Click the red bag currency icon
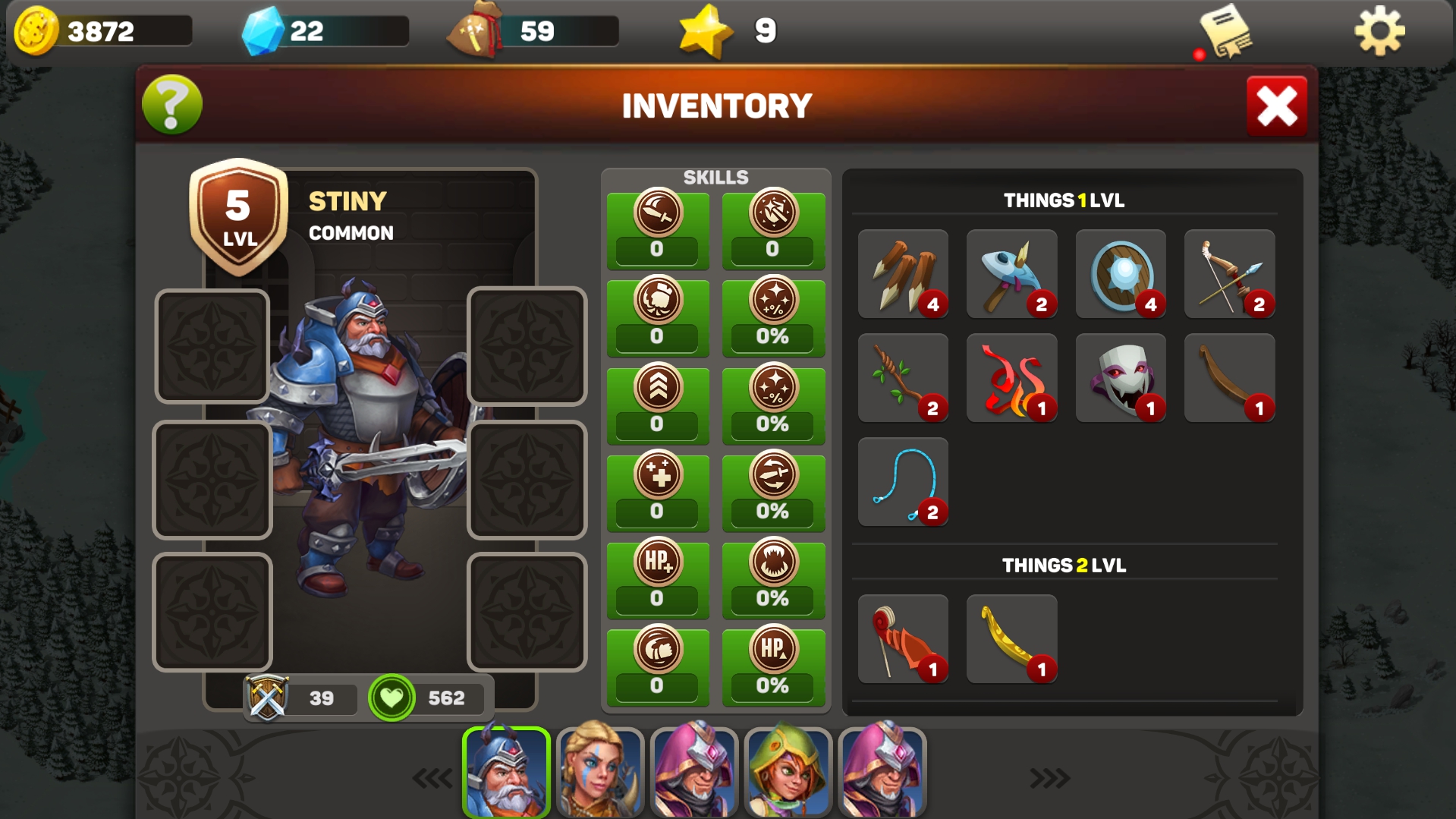Viewport: 1456px width, 819px height. [x=476, y=29]
